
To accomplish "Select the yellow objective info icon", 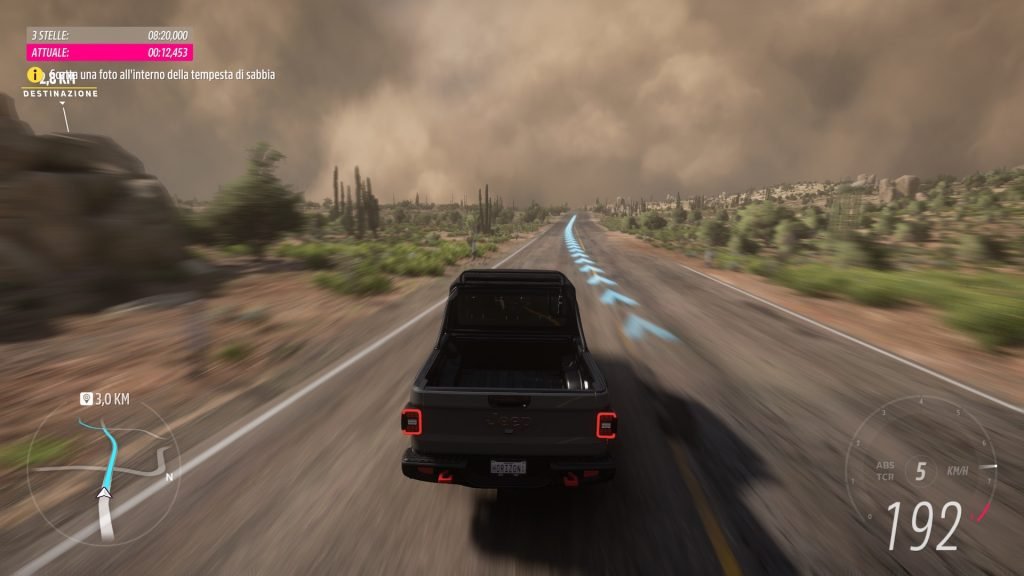I will point(35,74).
